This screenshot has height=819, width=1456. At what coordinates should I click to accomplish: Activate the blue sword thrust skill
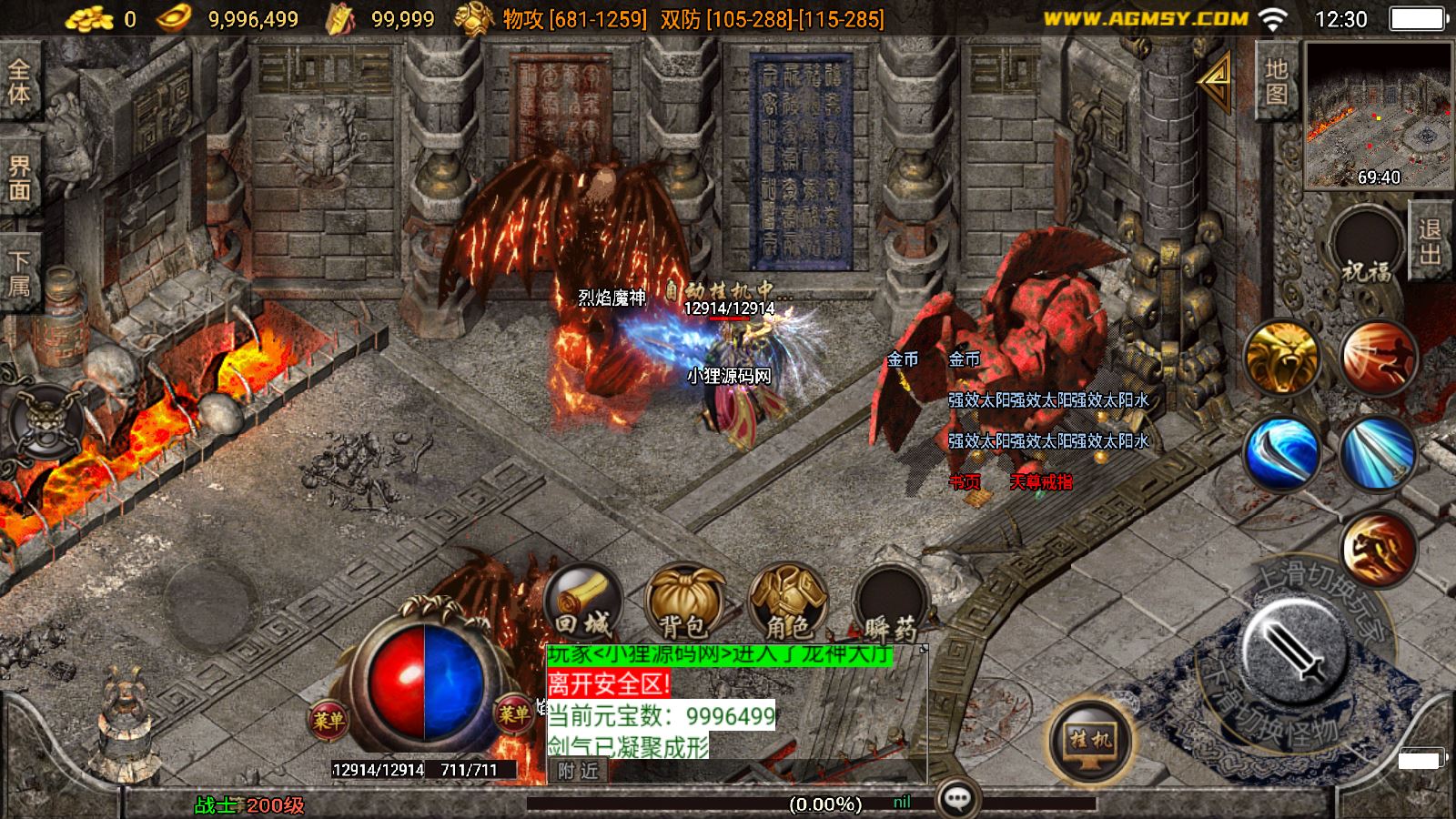point(1379,453)
